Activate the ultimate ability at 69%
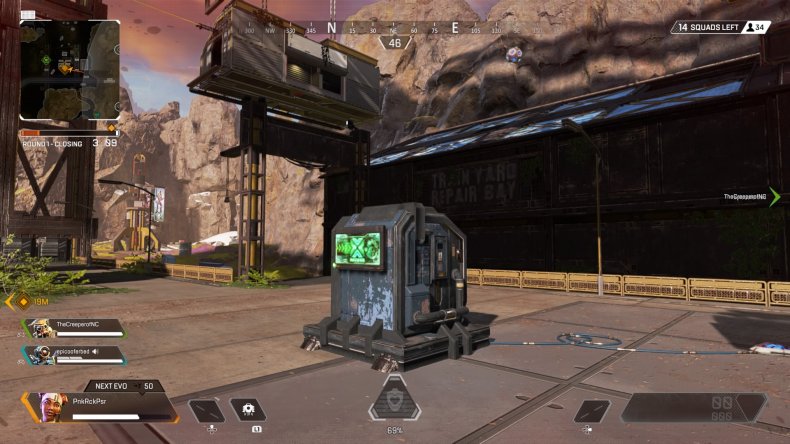The height and width of the screenshot is (444, 790). point(394,401)
